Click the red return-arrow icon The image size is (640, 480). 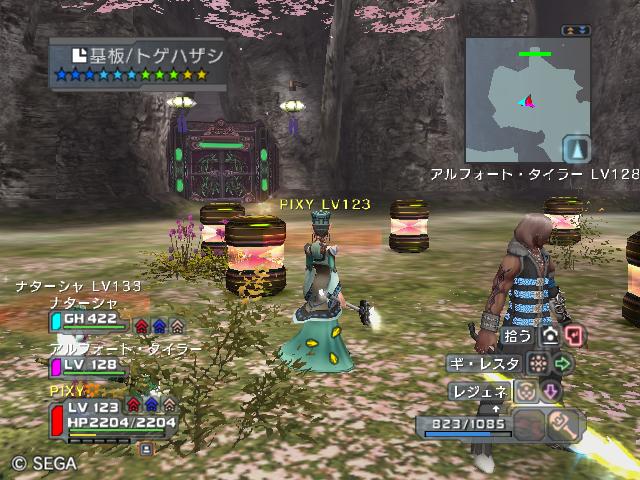(x=574, y=336)
